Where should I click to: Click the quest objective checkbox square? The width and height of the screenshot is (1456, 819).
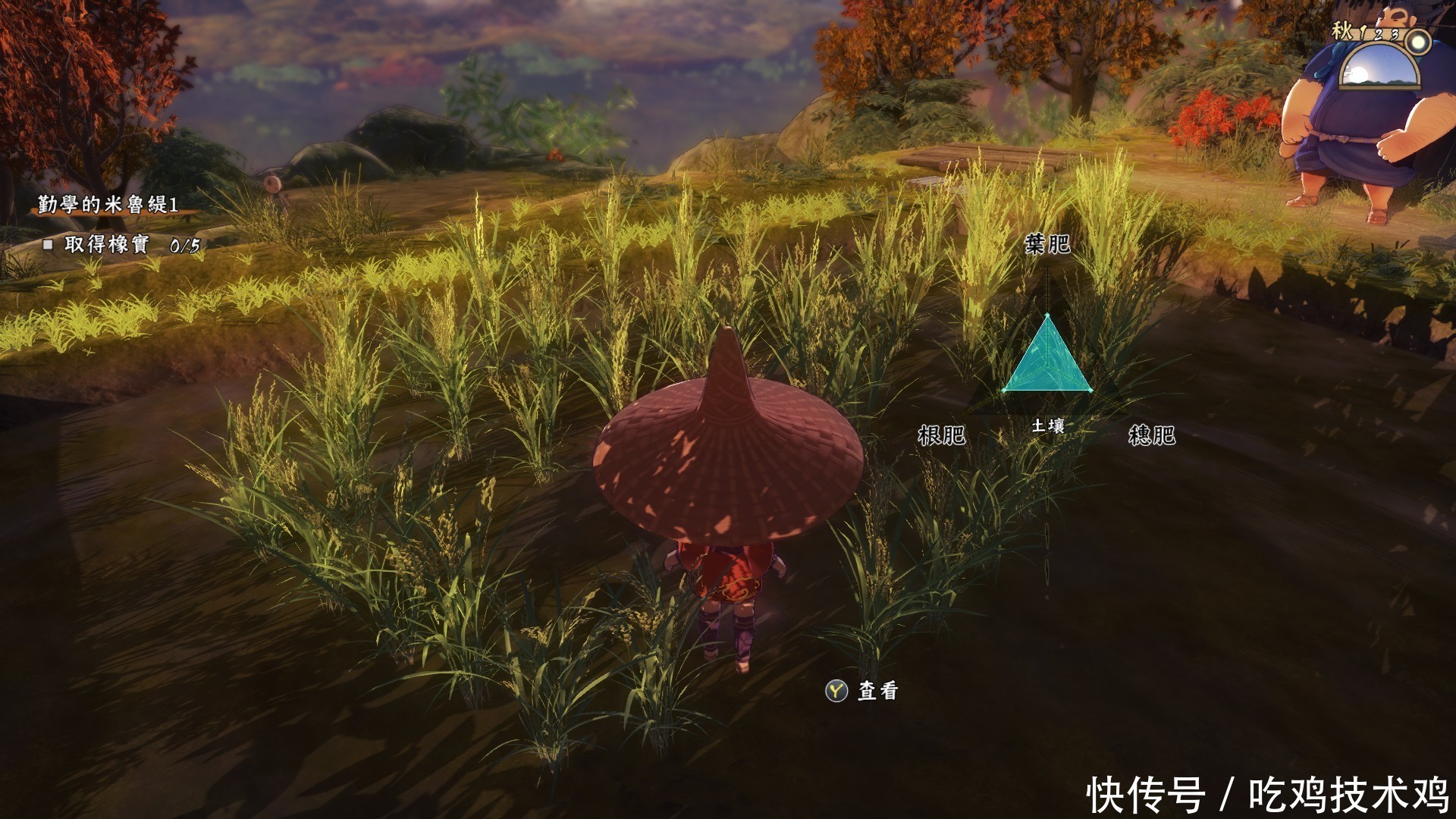[x=49, y=244]
